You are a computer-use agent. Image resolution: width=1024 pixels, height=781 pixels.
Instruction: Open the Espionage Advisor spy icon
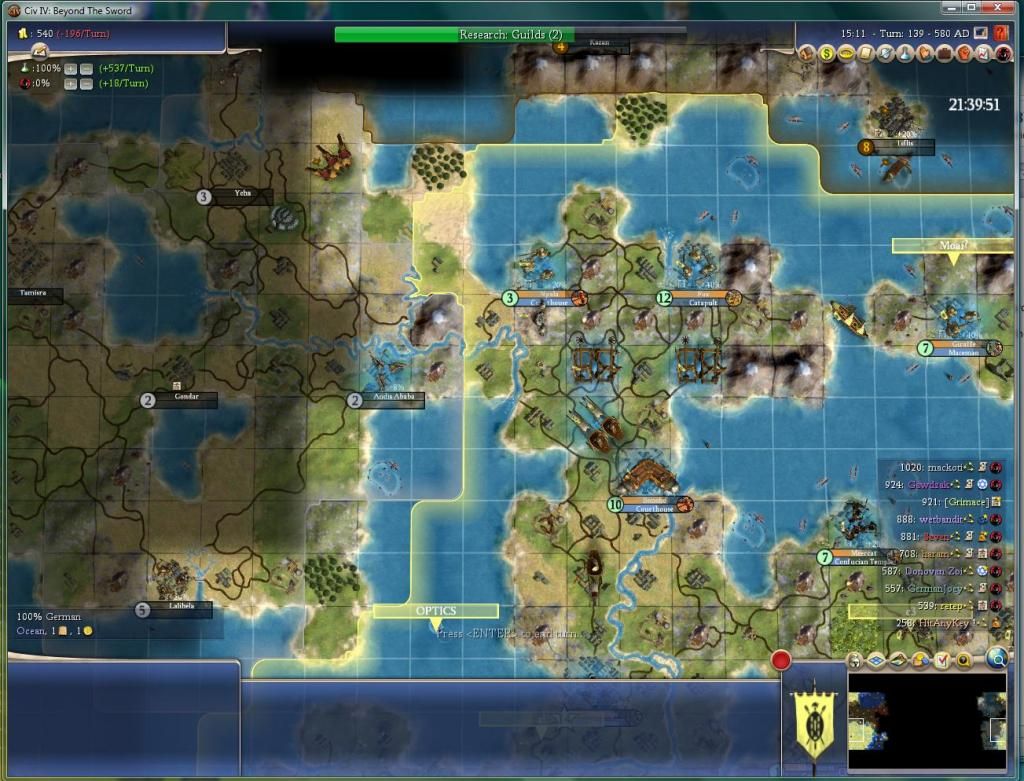(1002, 54)
